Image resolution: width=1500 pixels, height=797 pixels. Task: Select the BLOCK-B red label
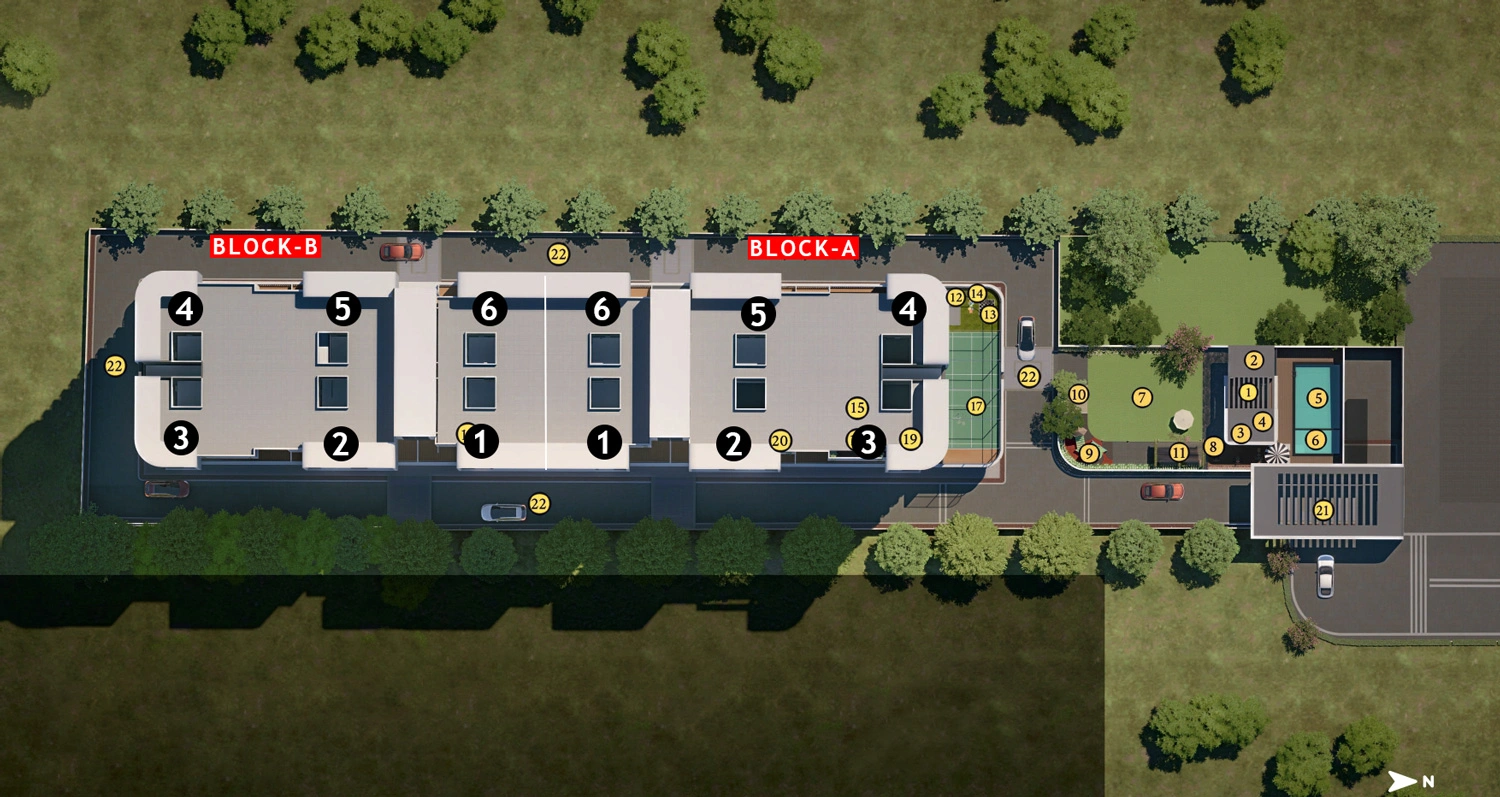coord(265,246)
